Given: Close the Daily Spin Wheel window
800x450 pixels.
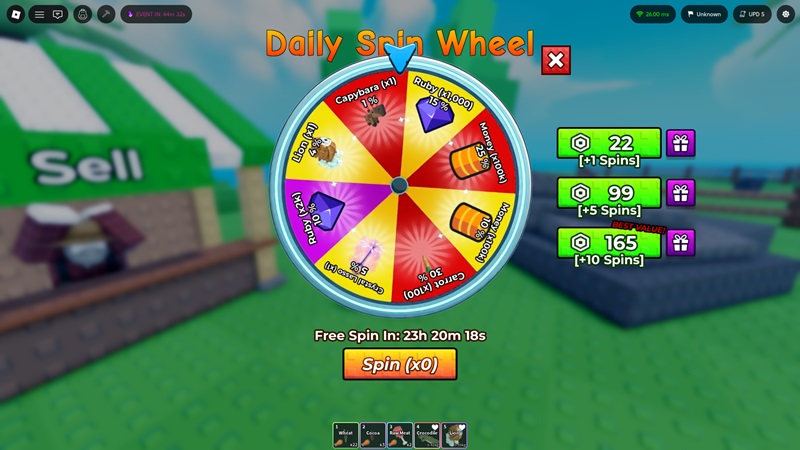Looking at the screenshot, I should click(x=556, y=61).
